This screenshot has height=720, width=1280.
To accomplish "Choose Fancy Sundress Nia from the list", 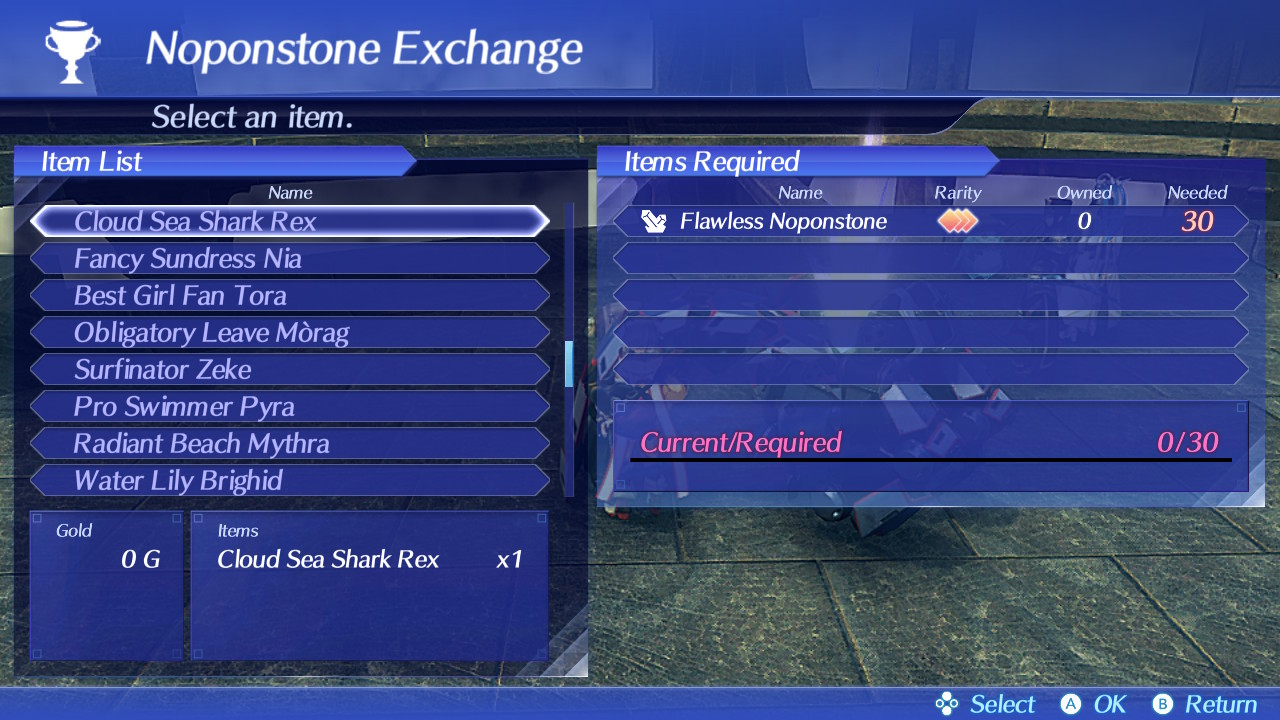I will point(290,259).
